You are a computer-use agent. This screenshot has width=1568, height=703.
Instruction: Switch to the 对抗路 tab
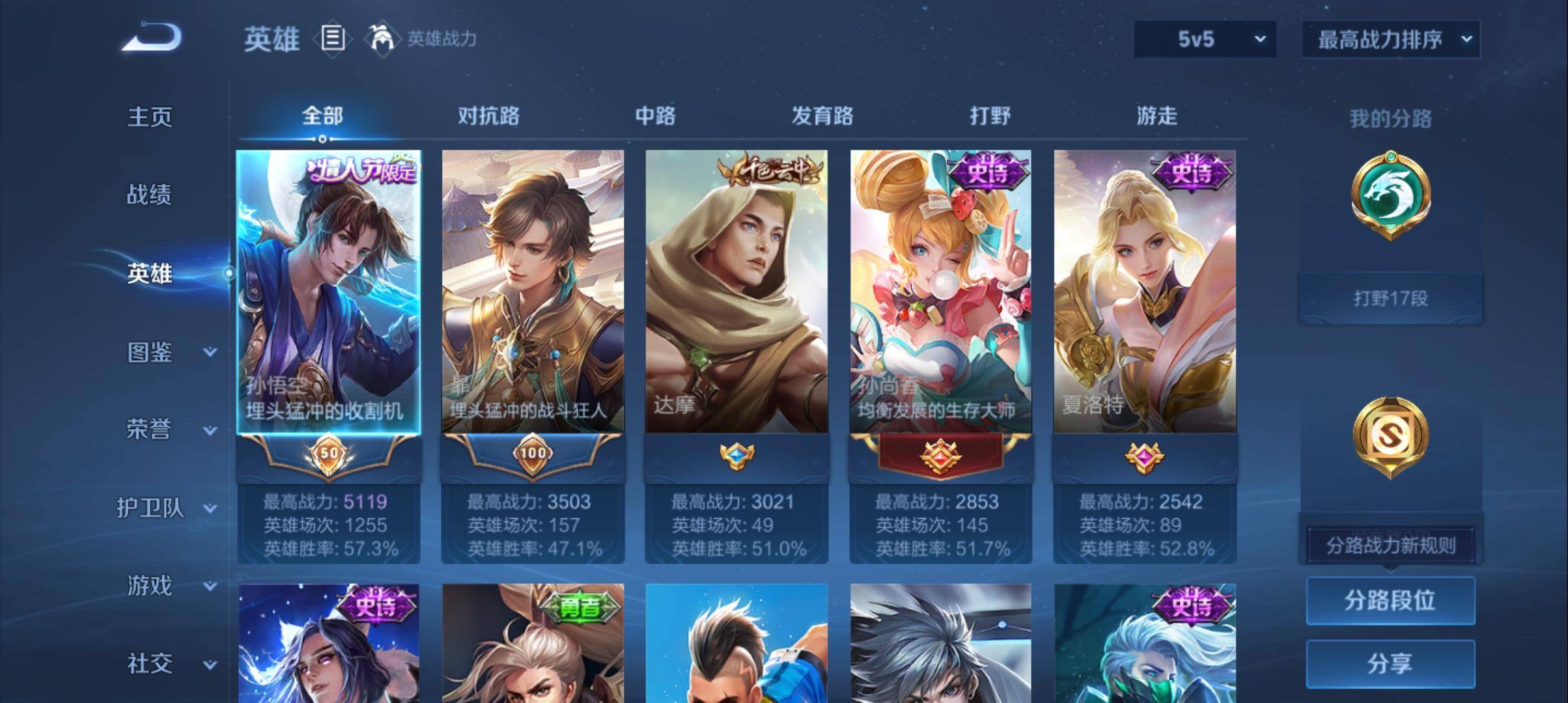click(x=489, y=116)
